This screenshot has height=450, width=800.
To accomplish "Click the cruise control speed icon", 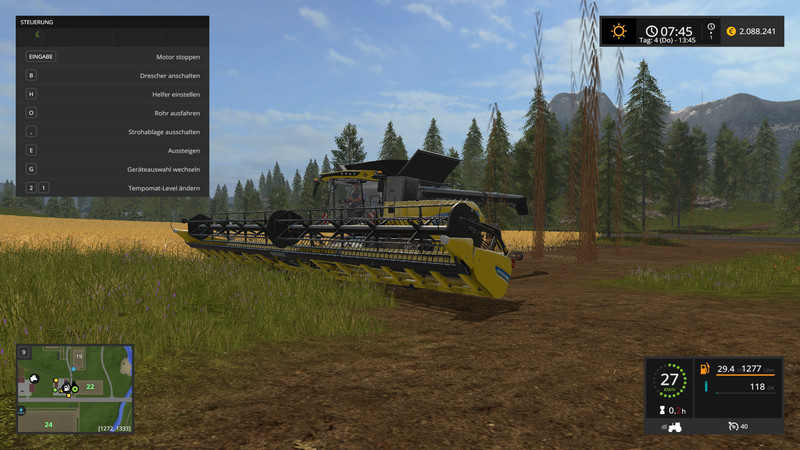I will (x=733, y=427).
